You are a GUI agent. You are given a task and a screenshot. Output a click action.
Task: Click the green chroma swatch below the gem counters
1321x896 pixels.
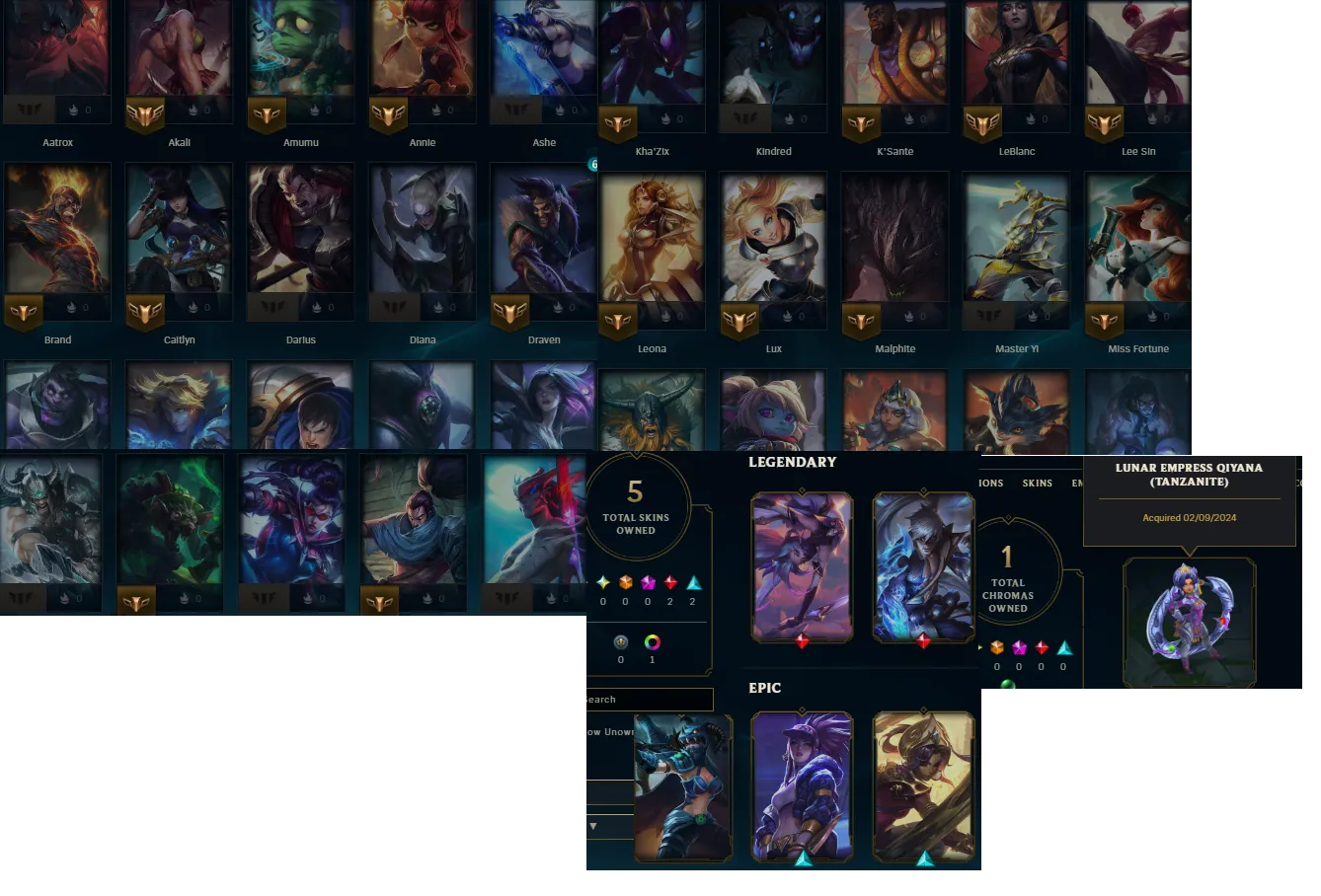1008,683
